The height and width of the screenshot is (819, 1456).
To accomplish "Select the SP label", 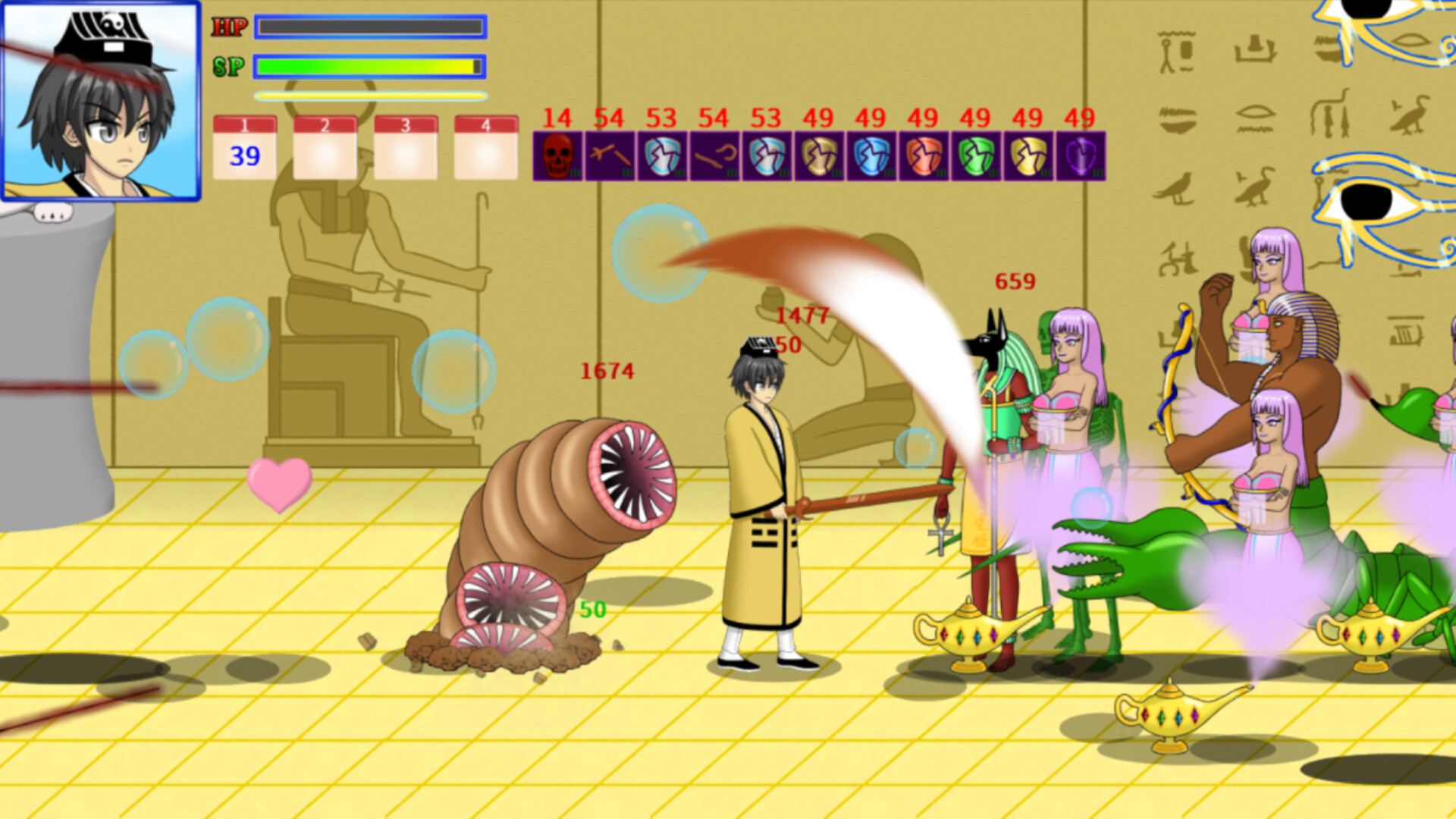I will point(227,66).
